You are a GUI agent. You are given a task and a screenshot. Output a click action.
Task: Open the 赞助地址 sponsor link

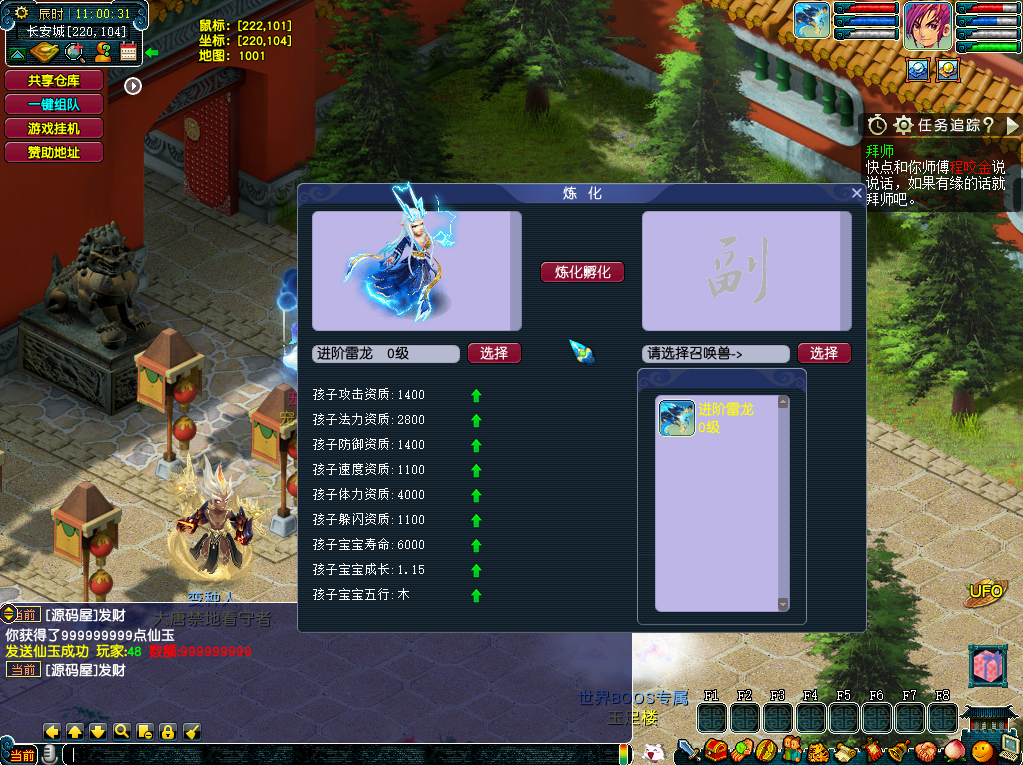(54, 153)
